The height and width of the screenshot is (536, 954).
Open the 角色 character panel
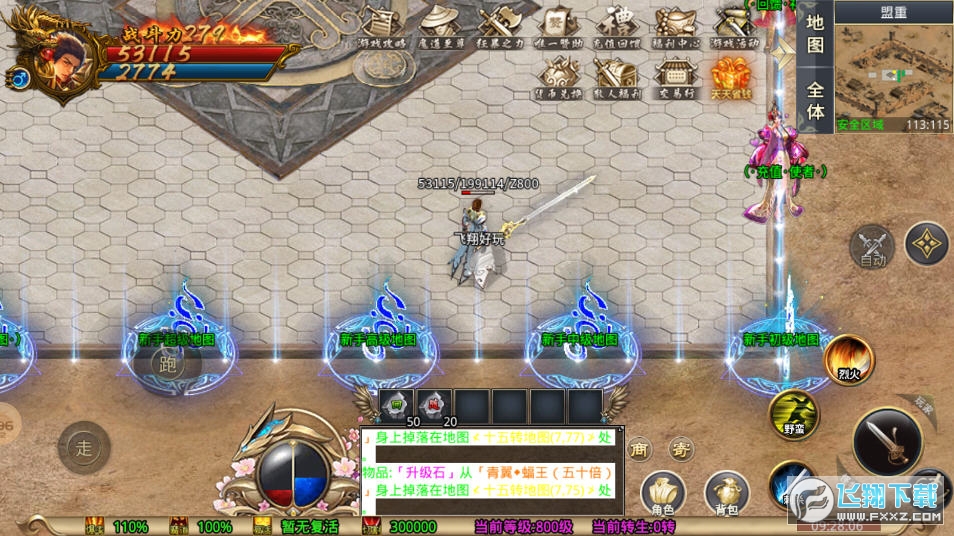663,494
